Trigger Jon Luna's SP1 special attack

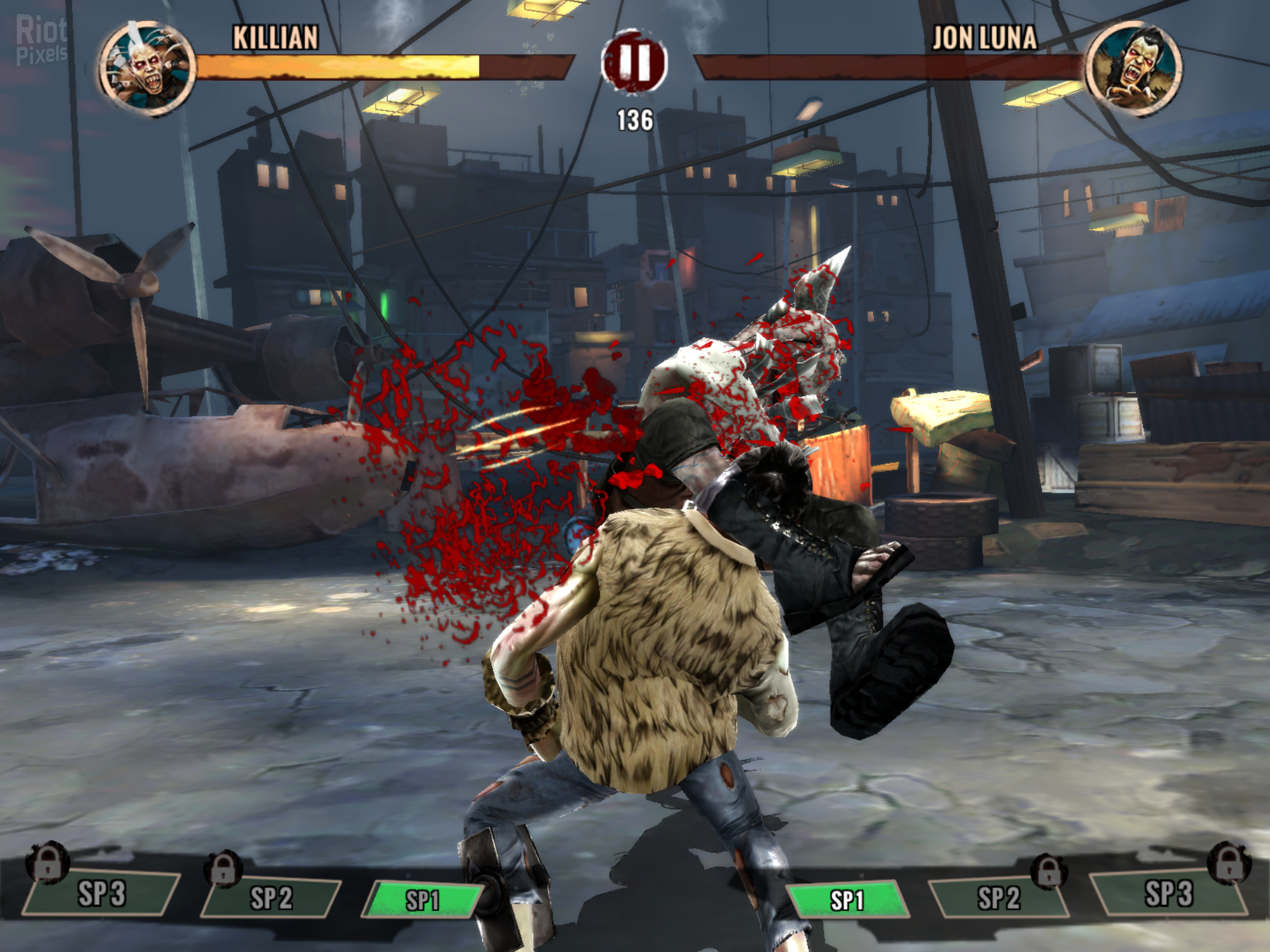[x=846, y=900]
